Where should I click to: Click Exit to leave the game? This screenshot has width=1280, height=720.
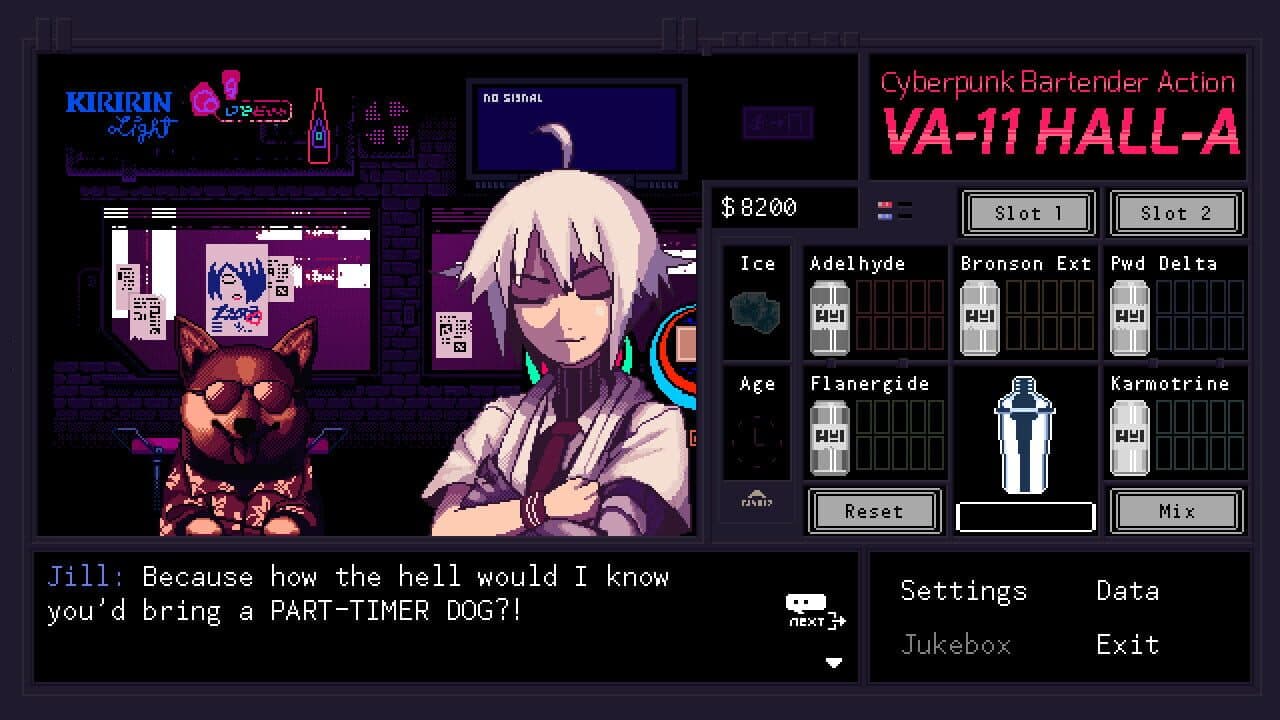coord(1128,645)
